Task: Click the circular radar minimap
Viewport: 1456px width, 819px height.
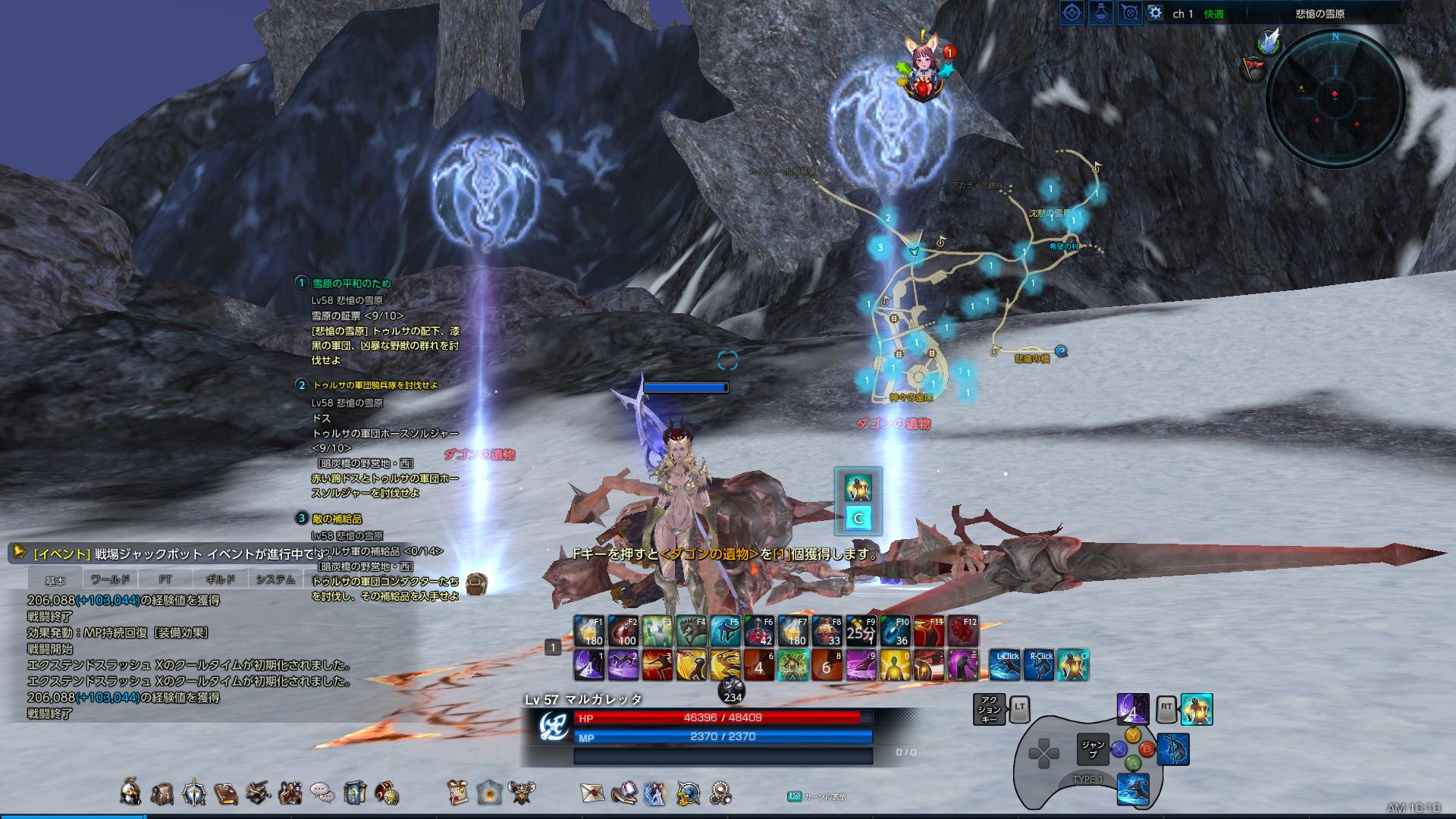Action: click(x=1335, y=96)
